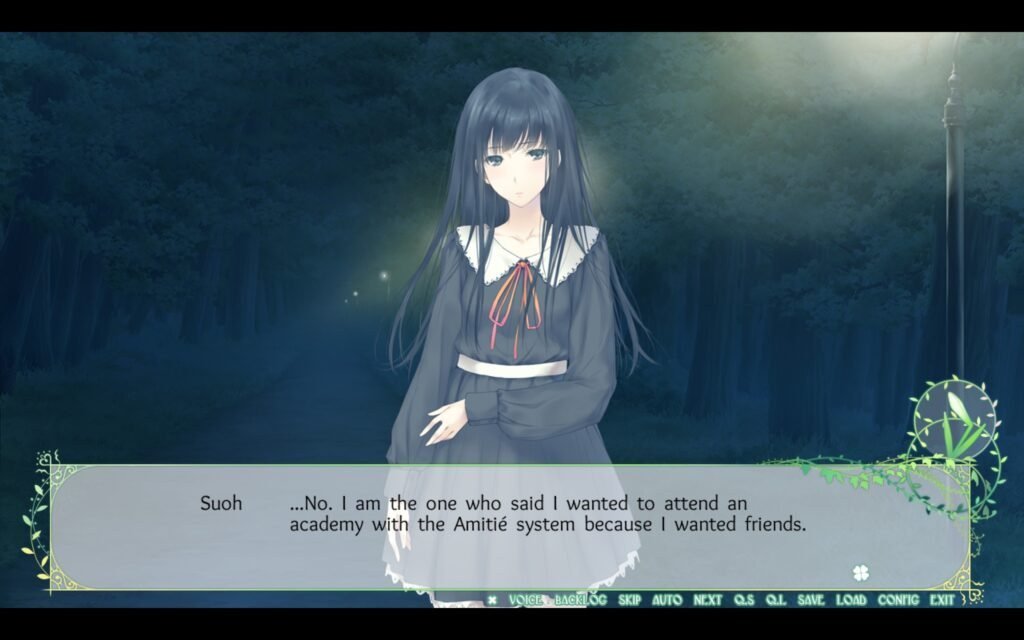Activate SKIP mode
The height and width of the screenshot is (640, 1024).
(x=629, y=600)
